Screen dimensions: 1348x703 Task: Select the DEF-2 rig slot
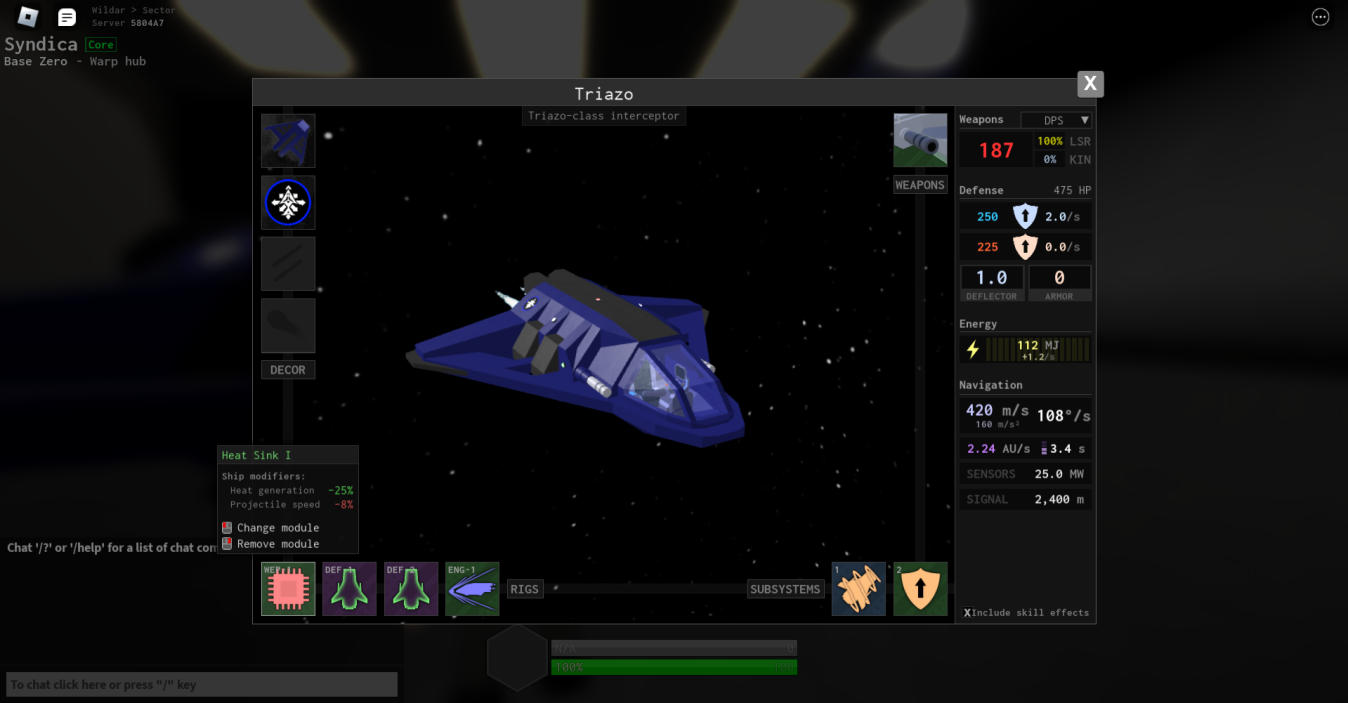[x=411, y=589]
